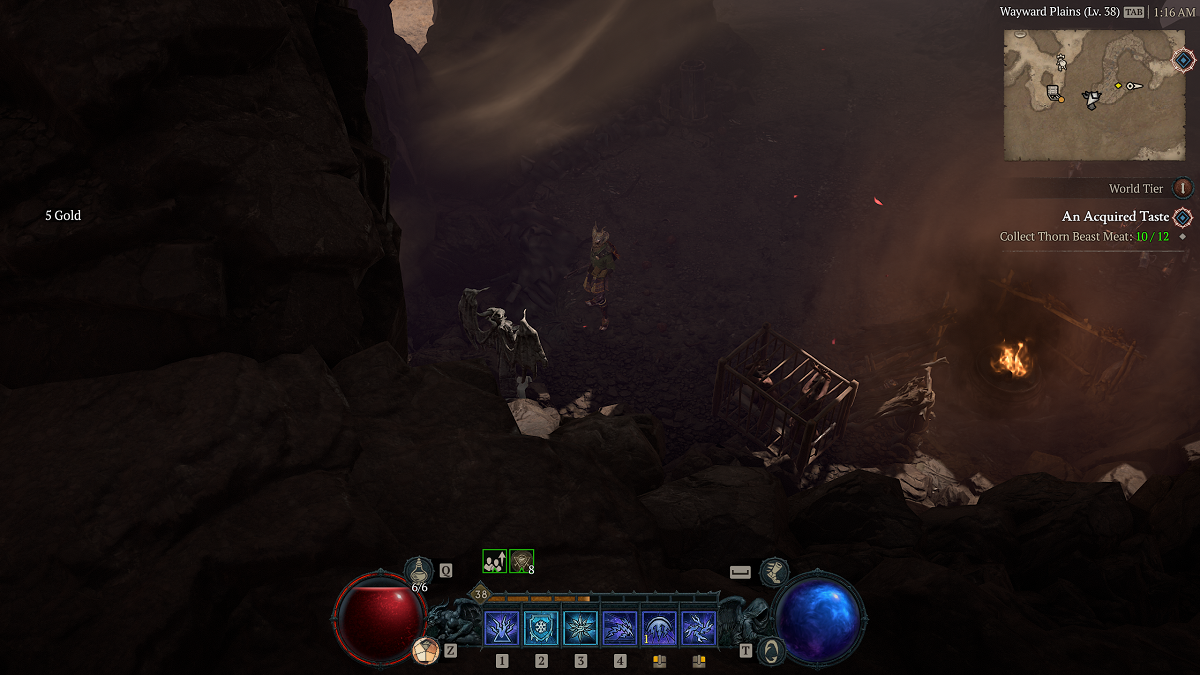Select the lightning orb skill showing 1 charge
The width and height of the screenshot is (1200, 675).
coord(659,628)
